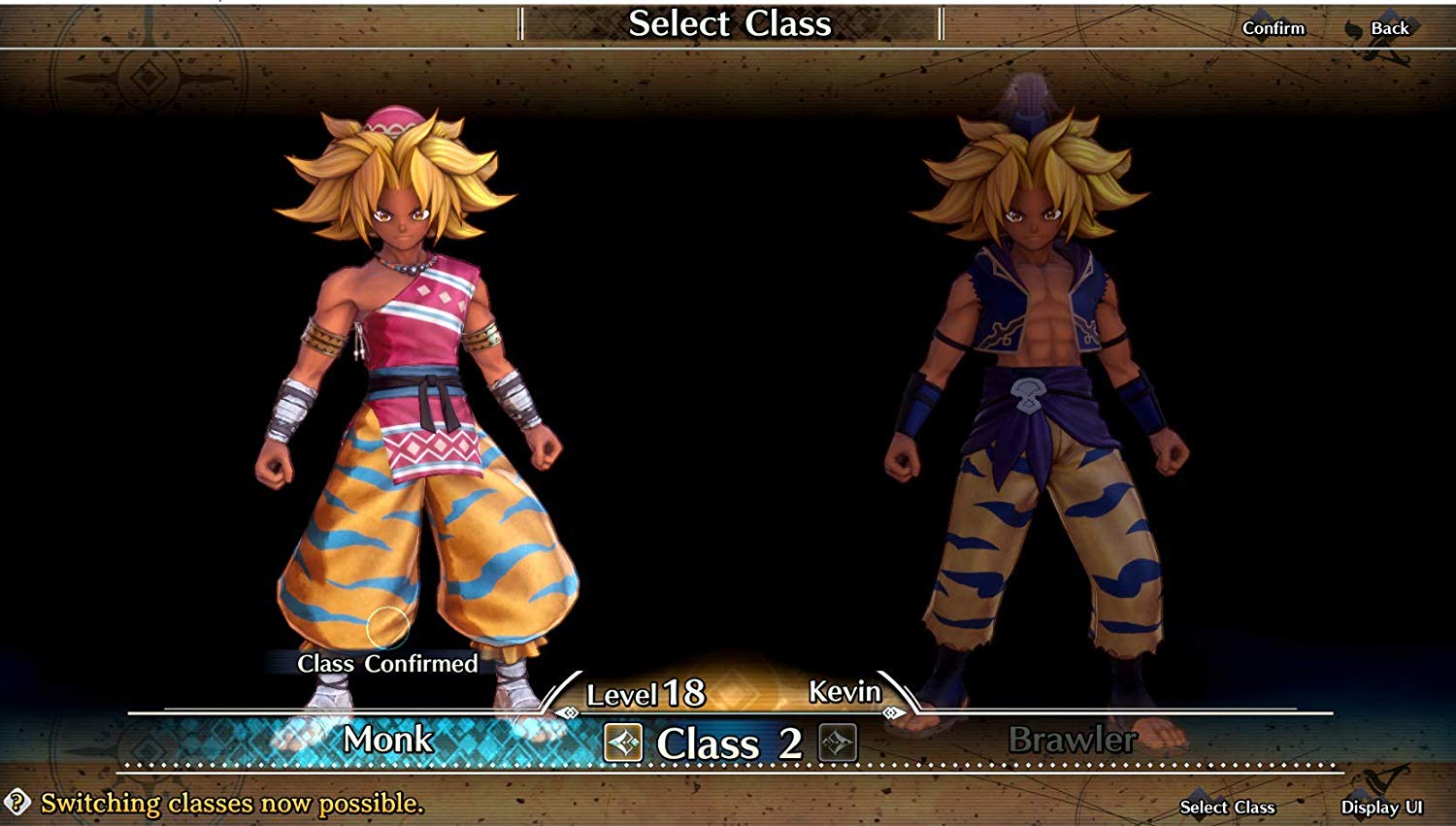Keep Monk as the selected class
Screen dimensions: 1456x826
[x=388, y=743]
